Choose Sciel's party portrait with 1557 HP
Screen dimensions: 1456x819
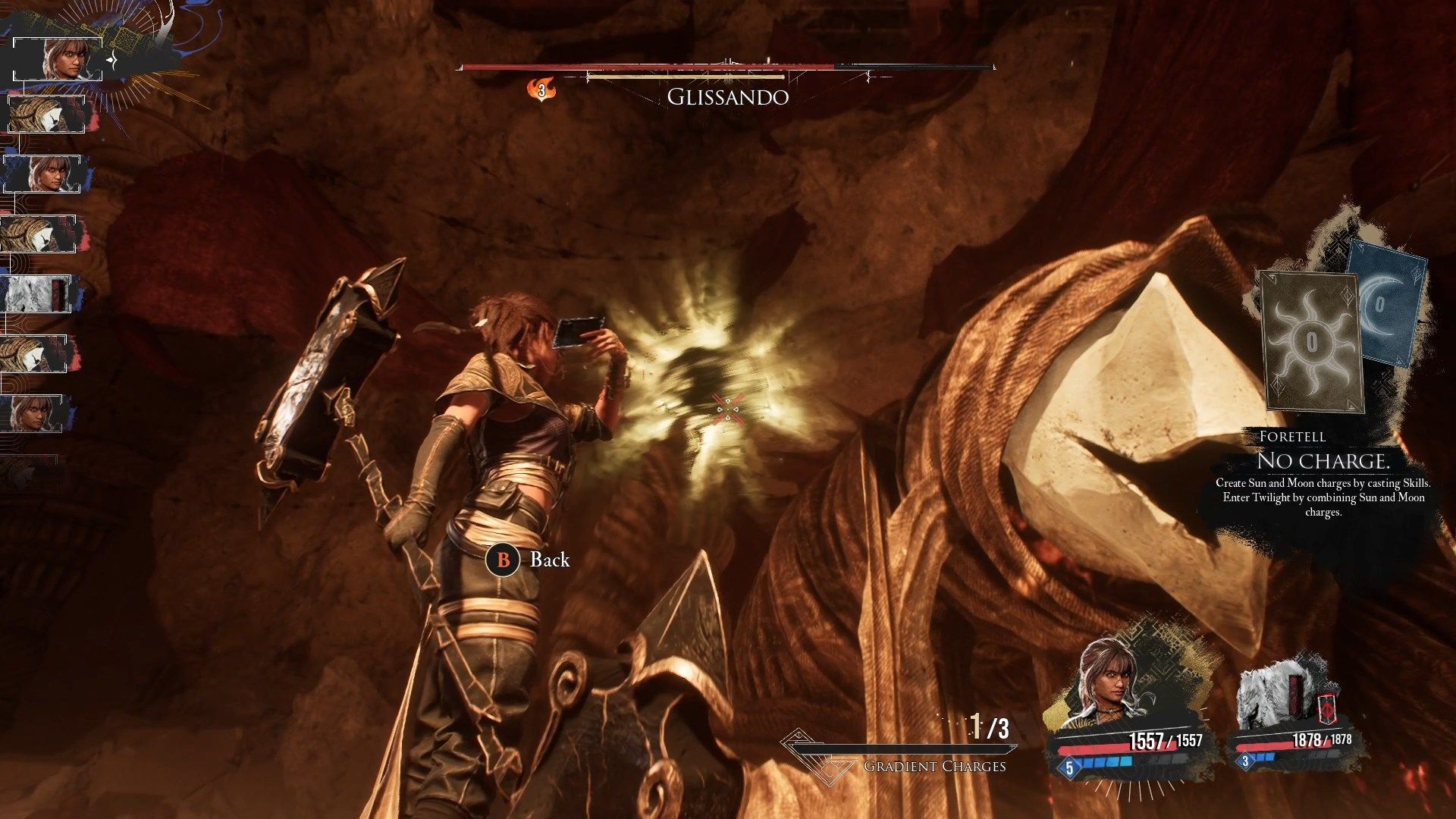(1113, 686)
